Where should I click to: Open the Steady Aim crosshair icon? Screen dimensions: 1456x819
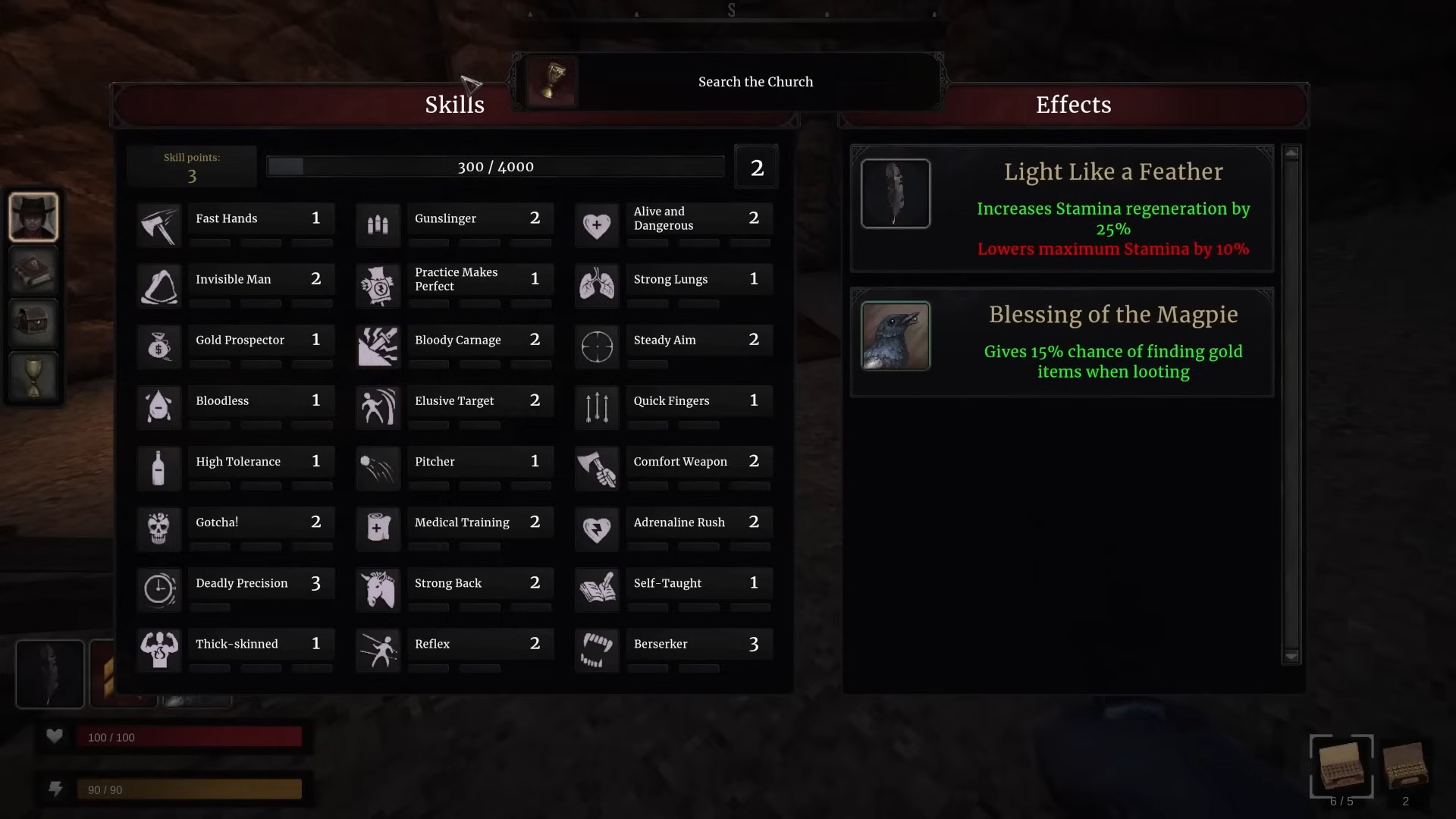point(598,347)
